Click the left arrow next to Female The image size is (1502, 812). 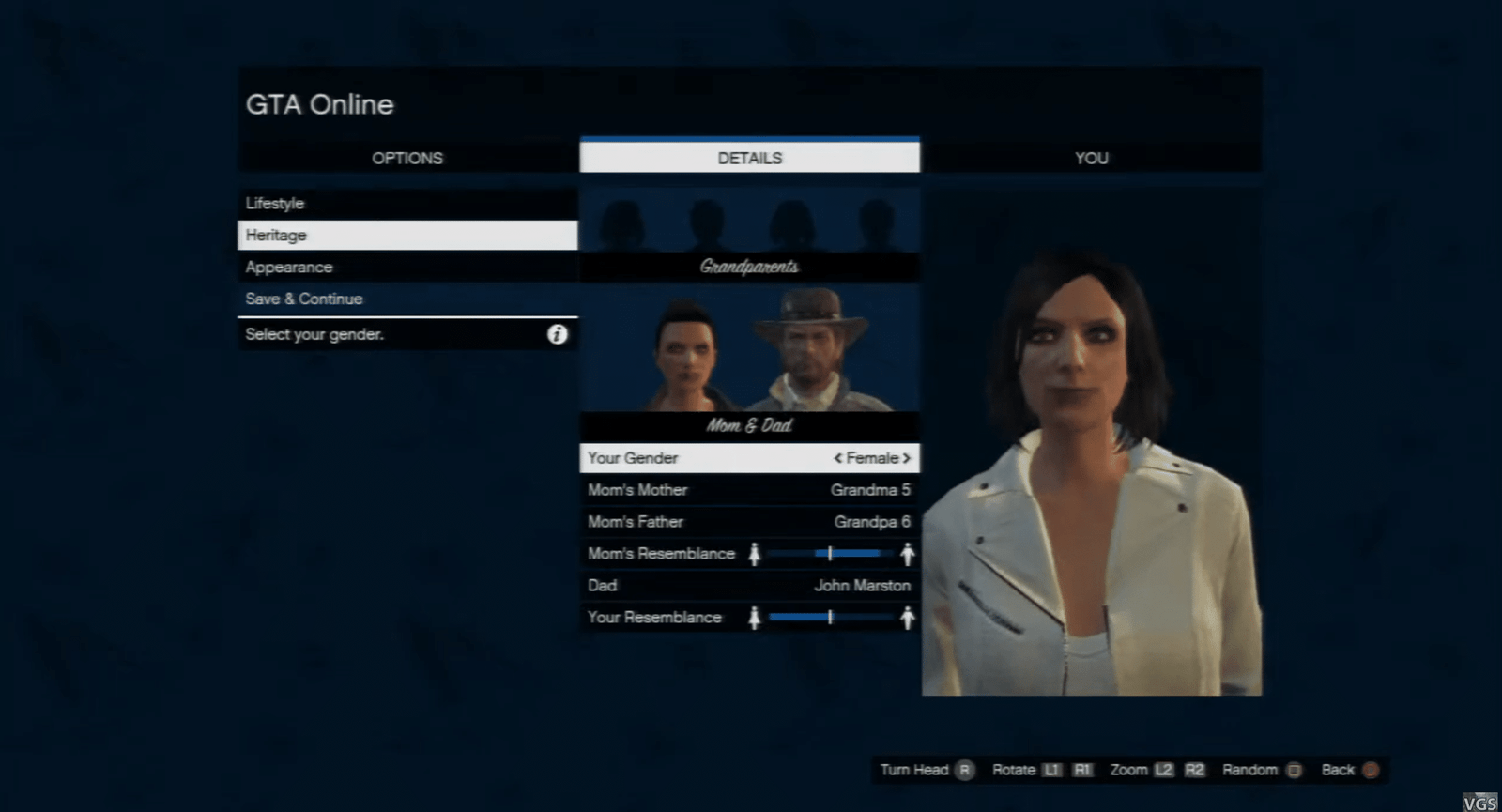(837, 458)
